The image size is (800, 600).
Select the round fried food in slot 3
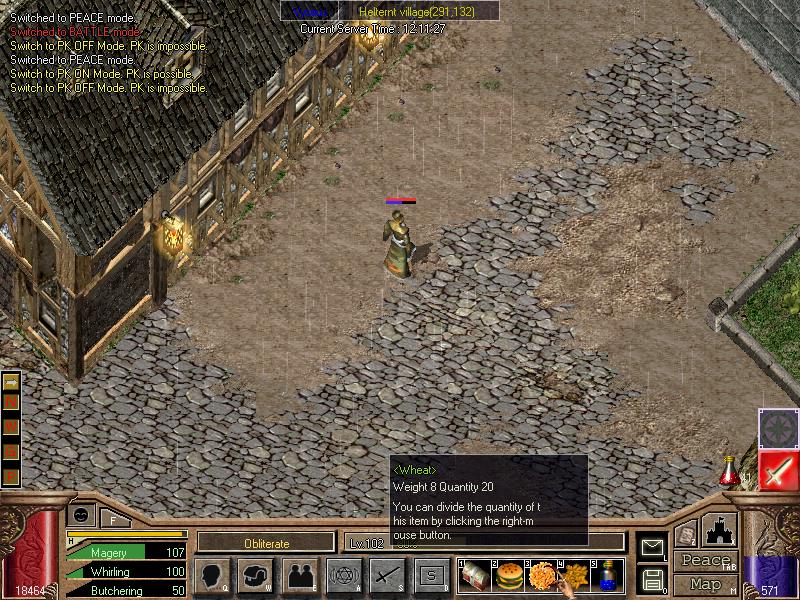coord(542,576)
